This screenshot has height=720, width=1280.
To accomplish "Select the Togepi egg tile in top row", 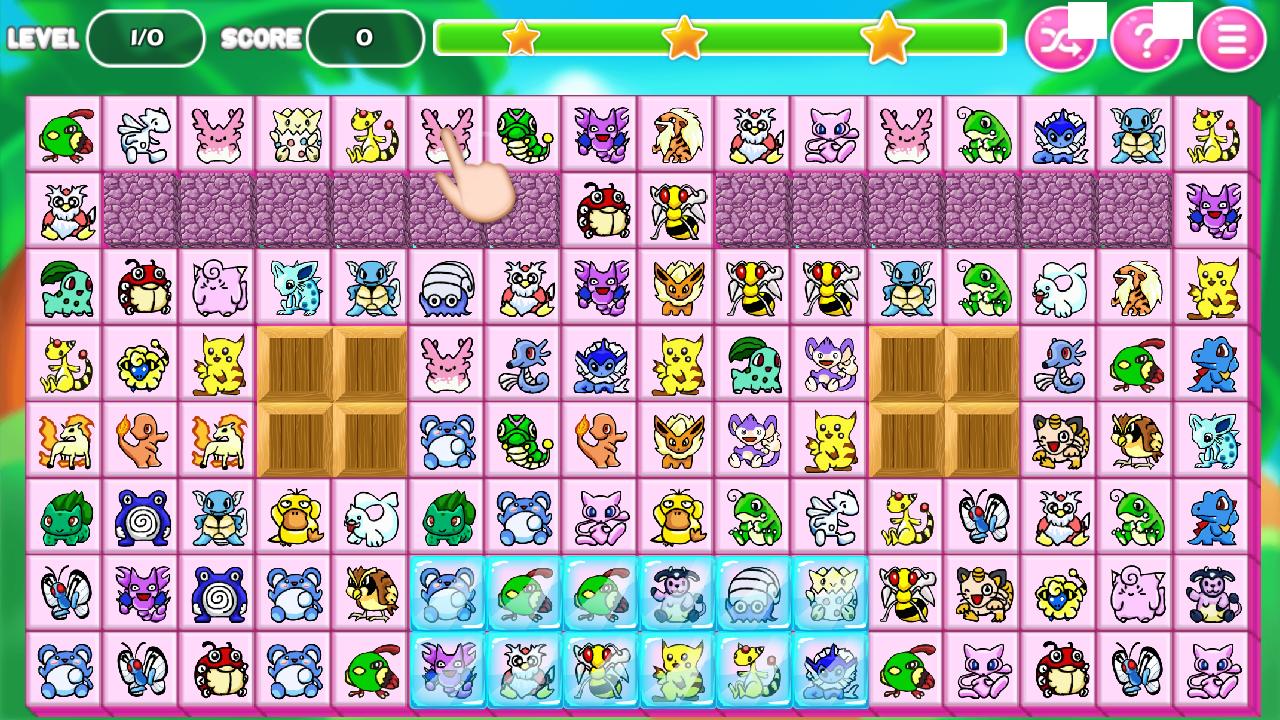I will click(x=295, y=131).
